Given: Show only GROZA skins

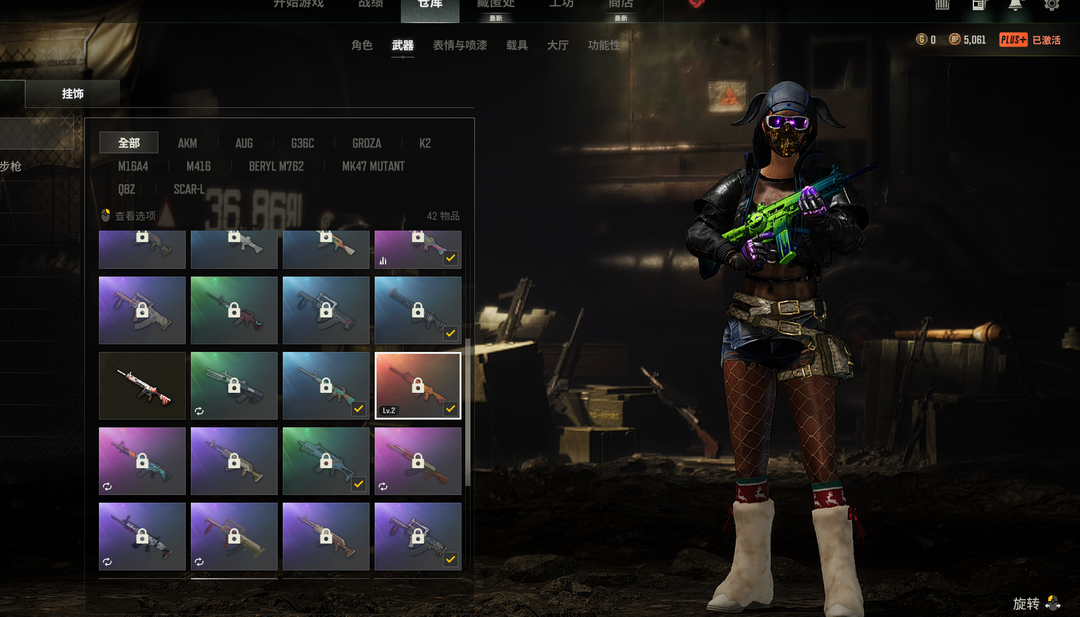Looking at the screenshot, I should click(366, 143).
